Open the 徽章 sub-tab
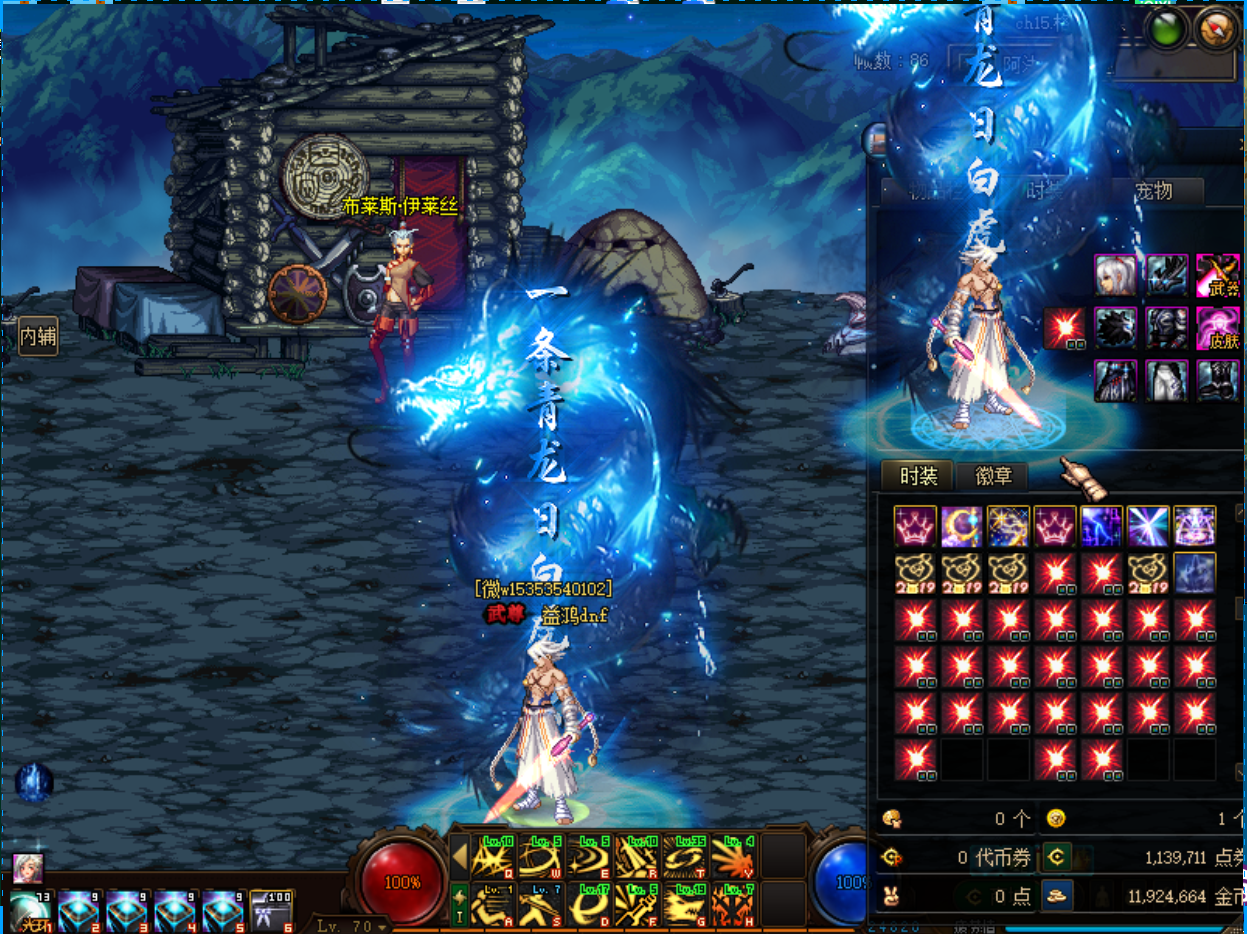The width and height of the screenshot is (1247, 934). pos(994,476)
